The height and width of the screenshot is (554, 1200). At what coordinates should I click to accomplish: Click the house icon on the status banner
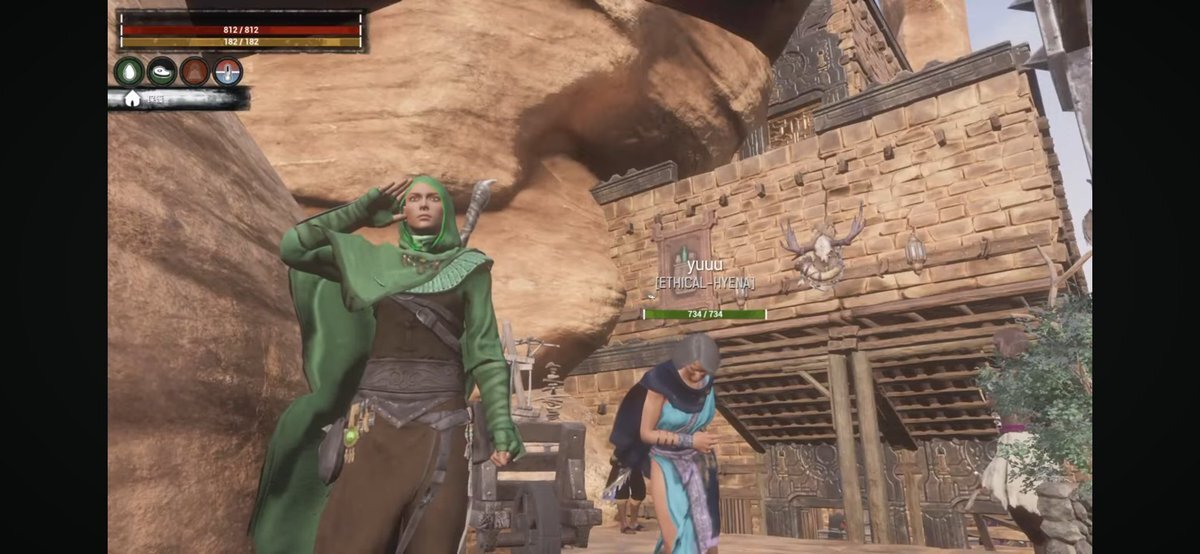point(132,98)
